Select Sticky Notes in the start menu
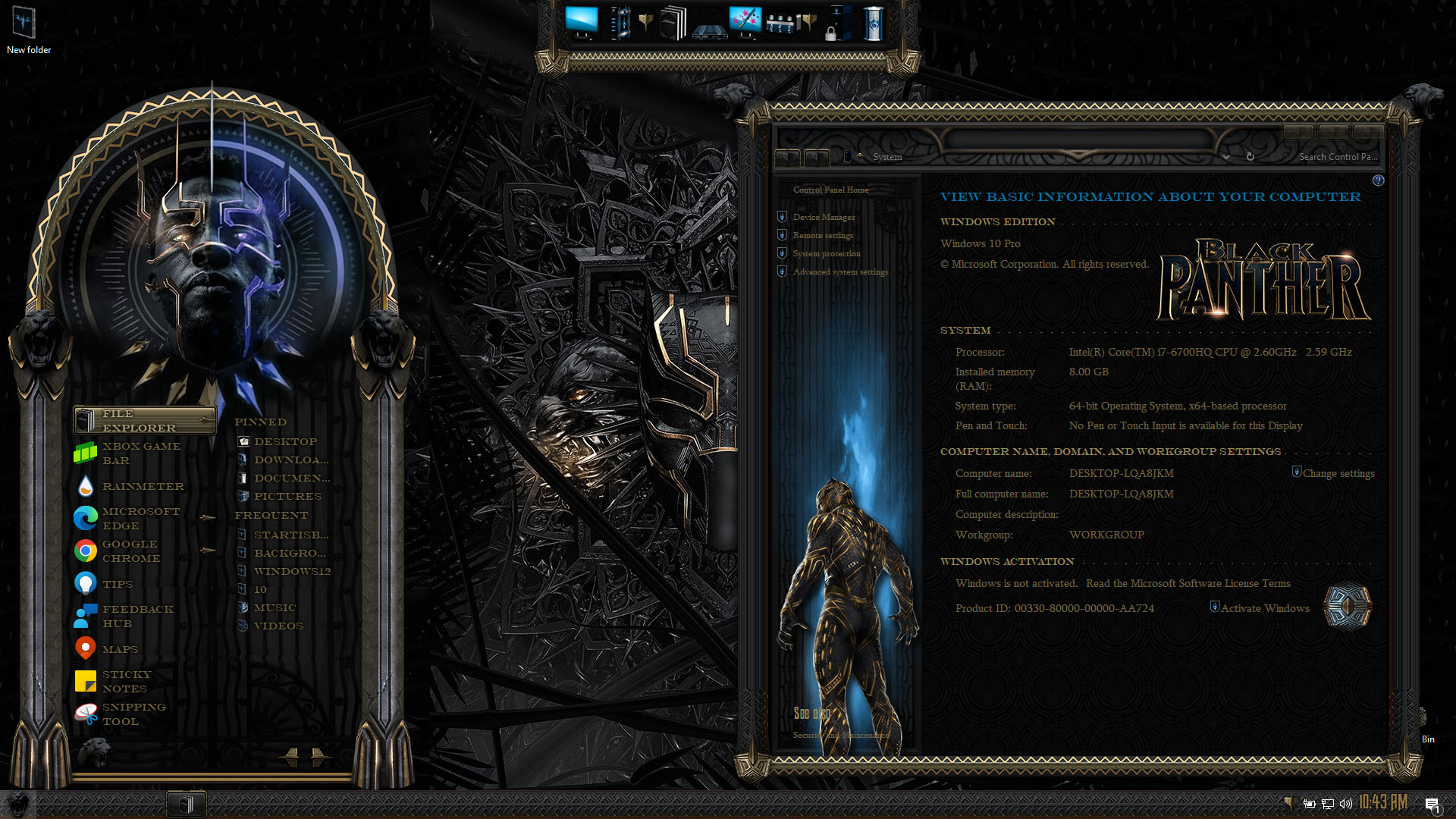The height and width of the screenshot is (819, 1456). (126, 682)
